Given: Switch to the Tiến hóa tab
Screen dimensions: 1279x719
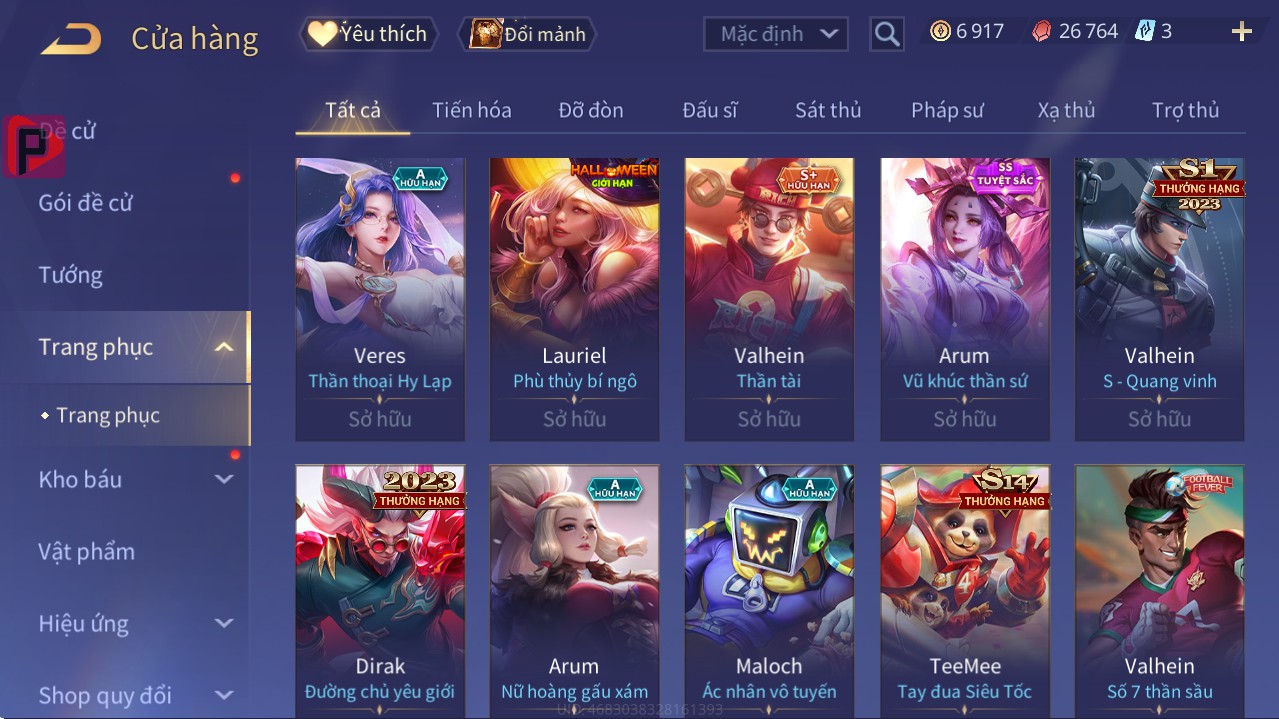Looking at the screenshot, I should tap(471, 110).
